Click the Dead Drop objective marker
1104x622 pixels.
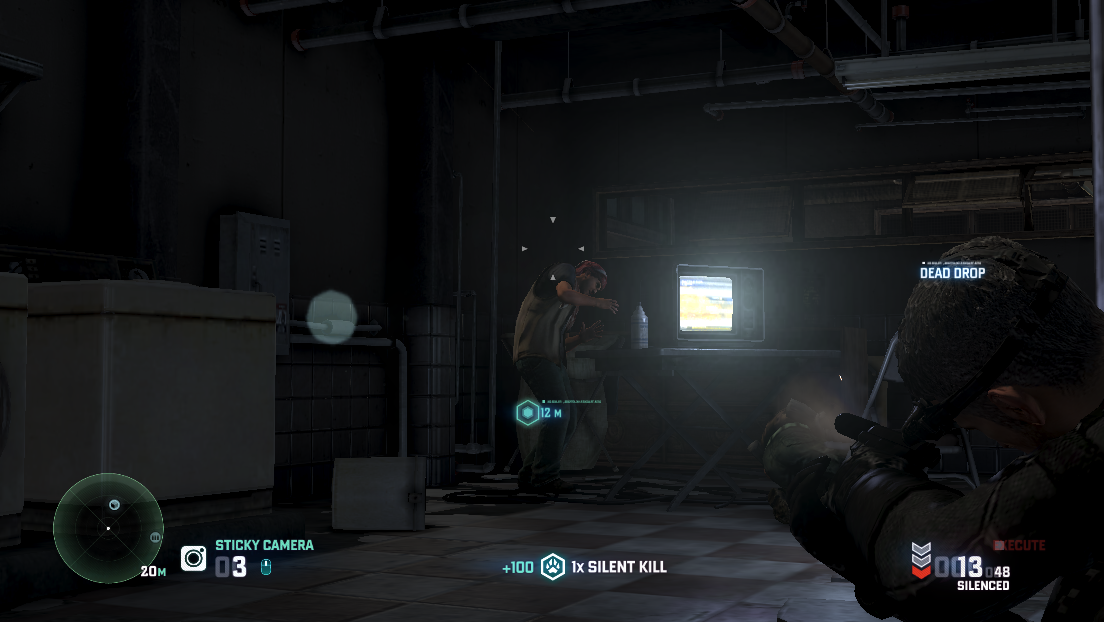(952, 272)
